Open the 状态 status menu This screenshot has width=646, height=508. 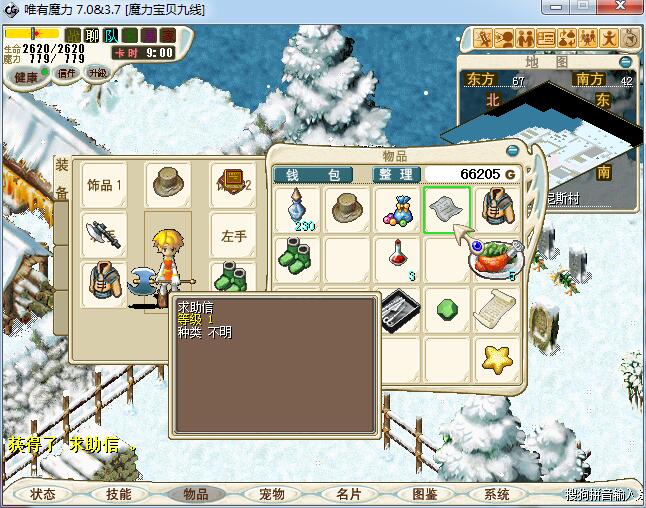tap(43, 494)
